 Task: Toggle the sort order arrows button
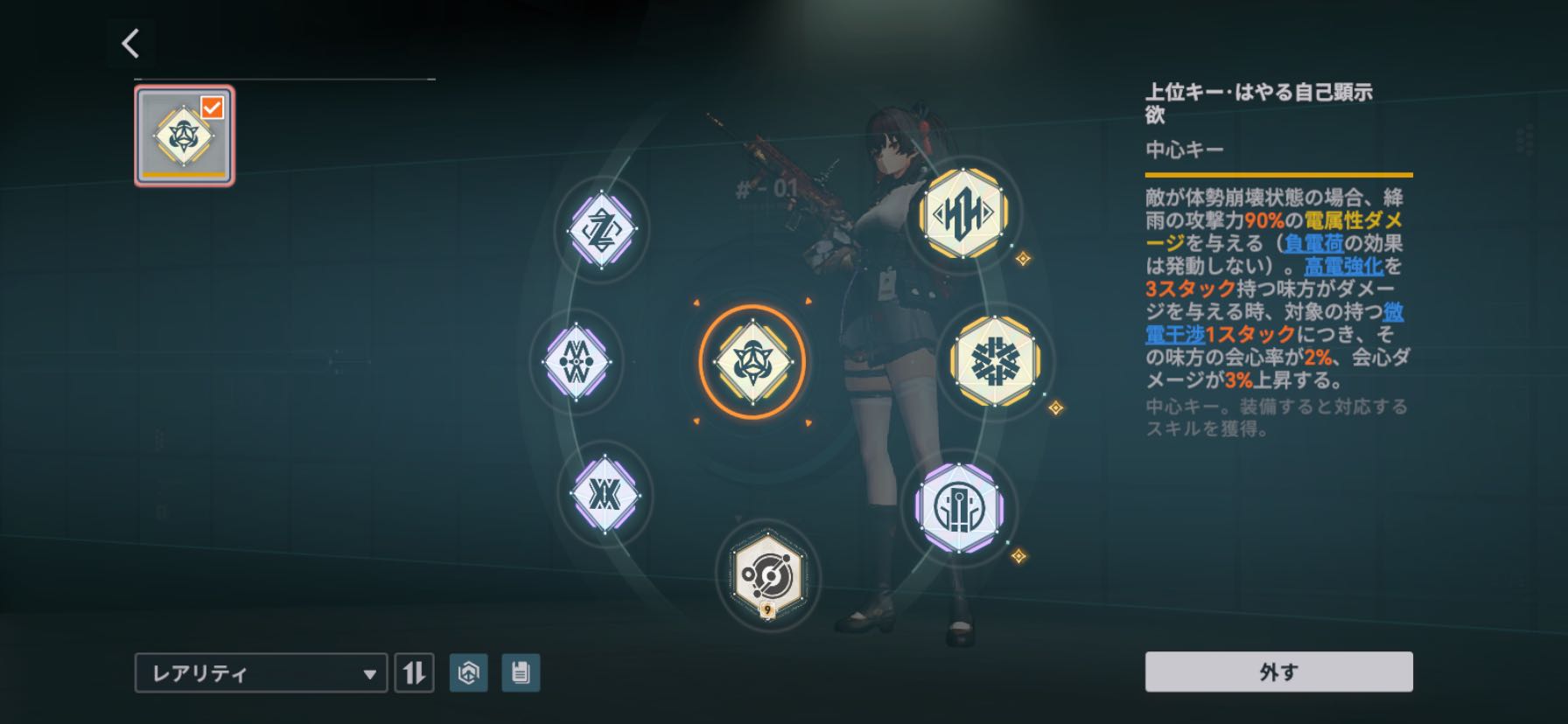tap(414, 673)
